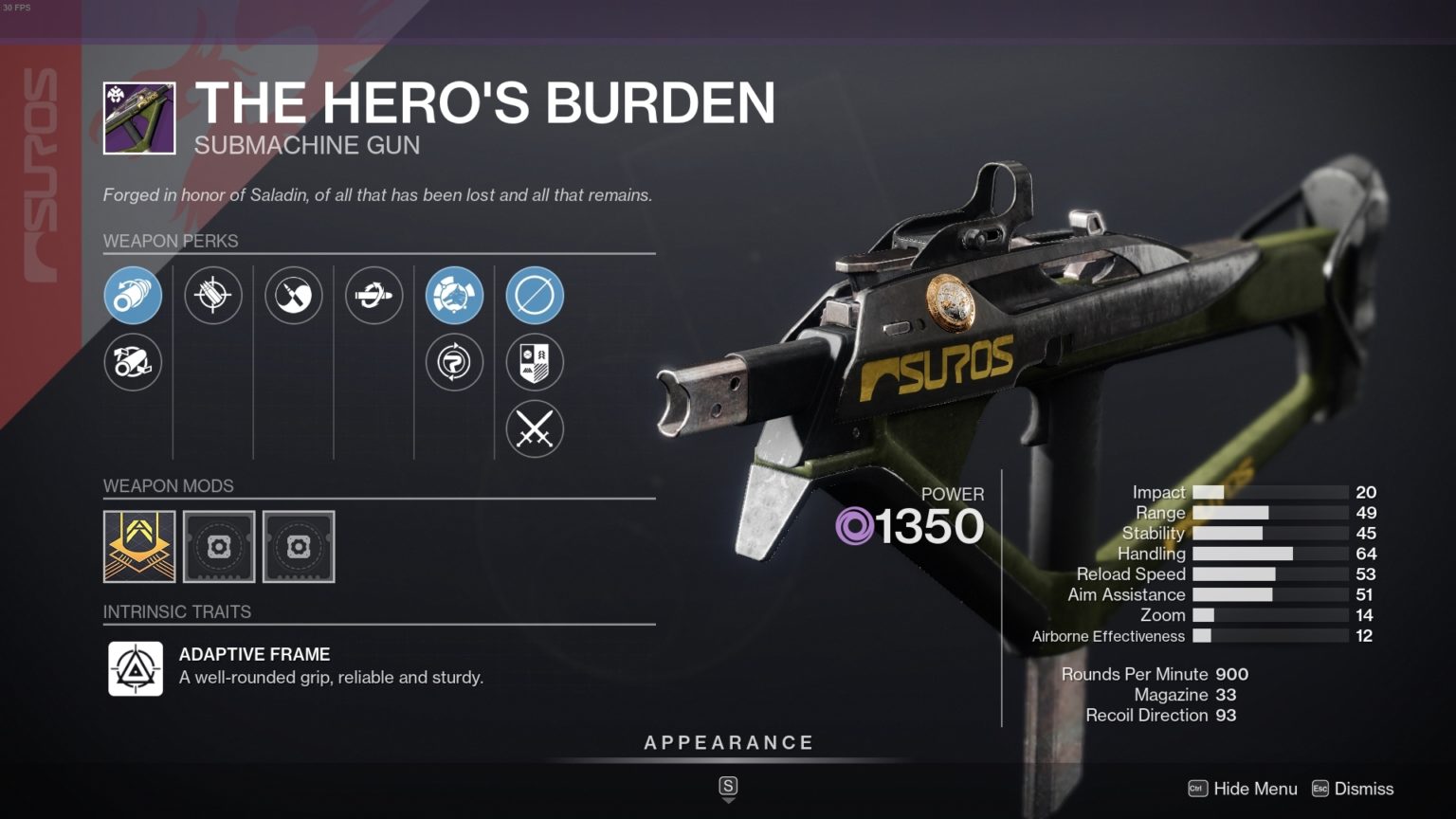The height and width of the screenshot is (819, 1456).
Task: Select the highlighted wolf-head origin trait
Action: tap(454, 295)
